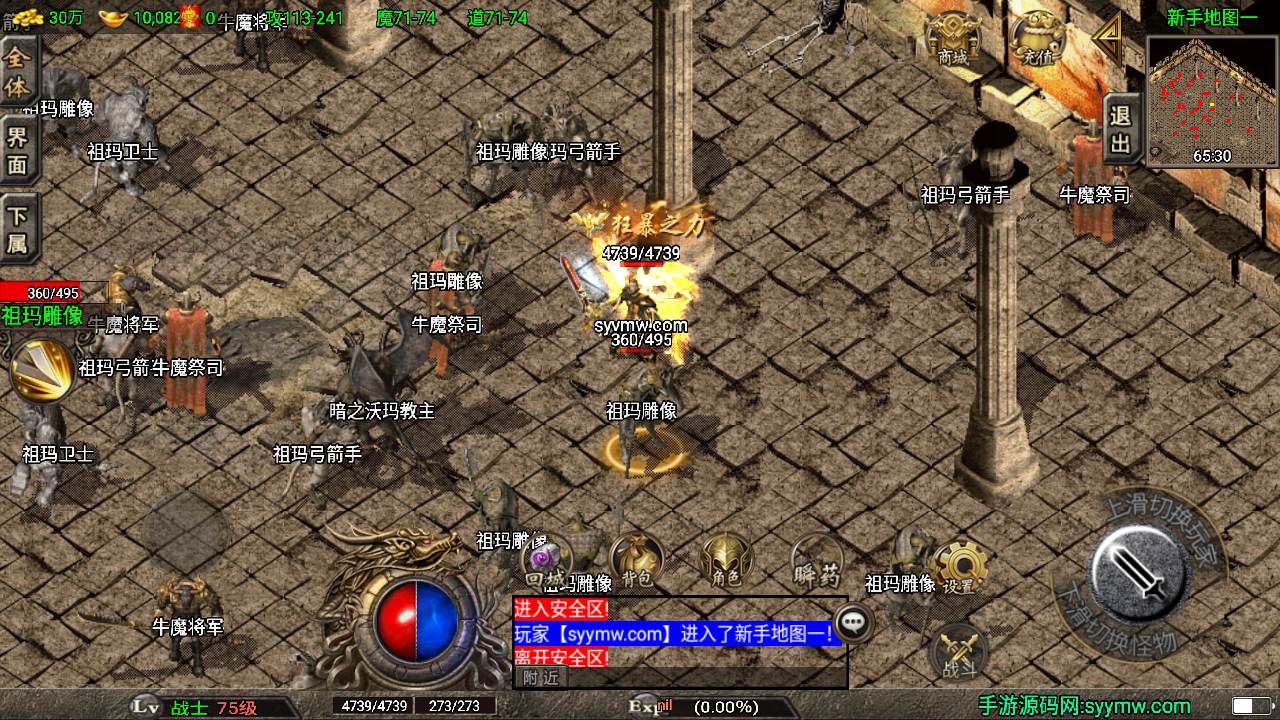
Task: Activate the golden slash skill icon
Action: pyautogui.click(x=41, y=370)
